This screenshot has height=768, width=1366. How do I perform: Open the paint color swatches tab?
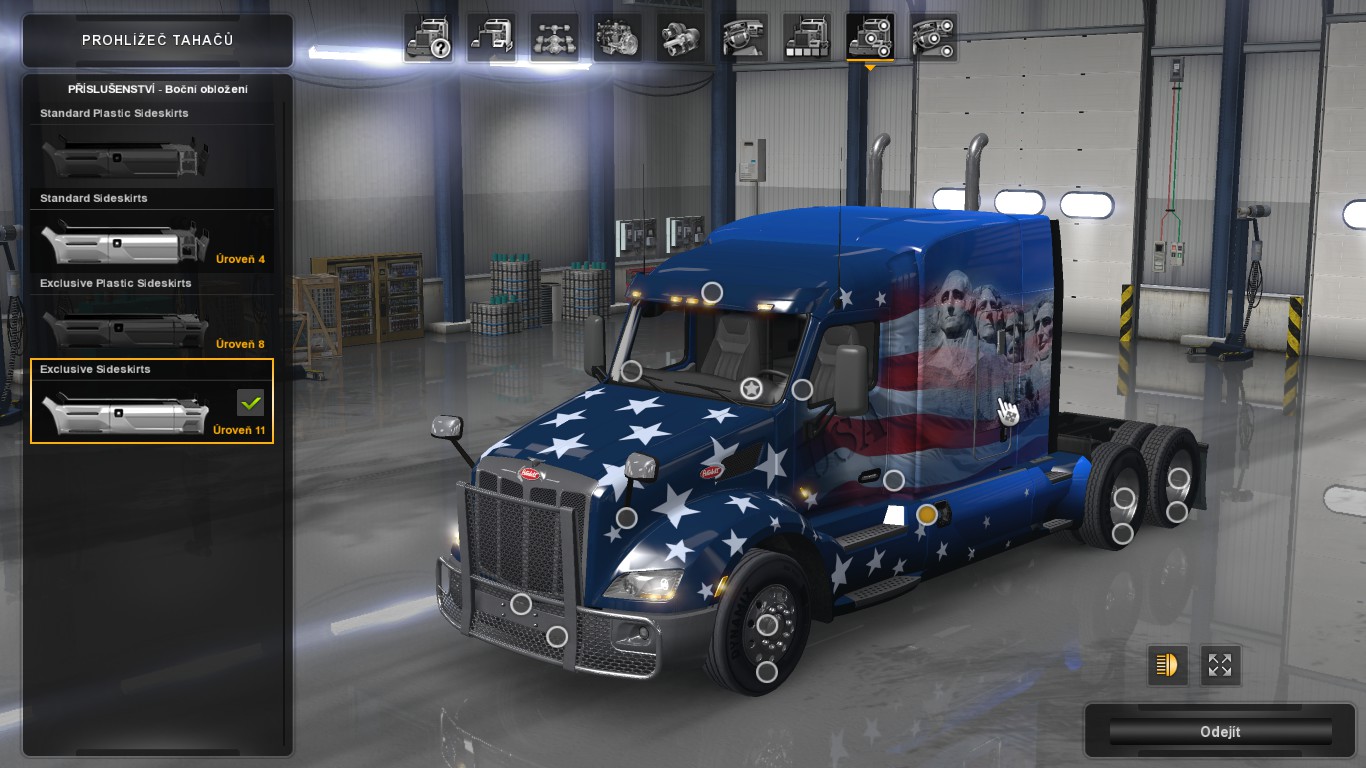click(x=807, y=38)
